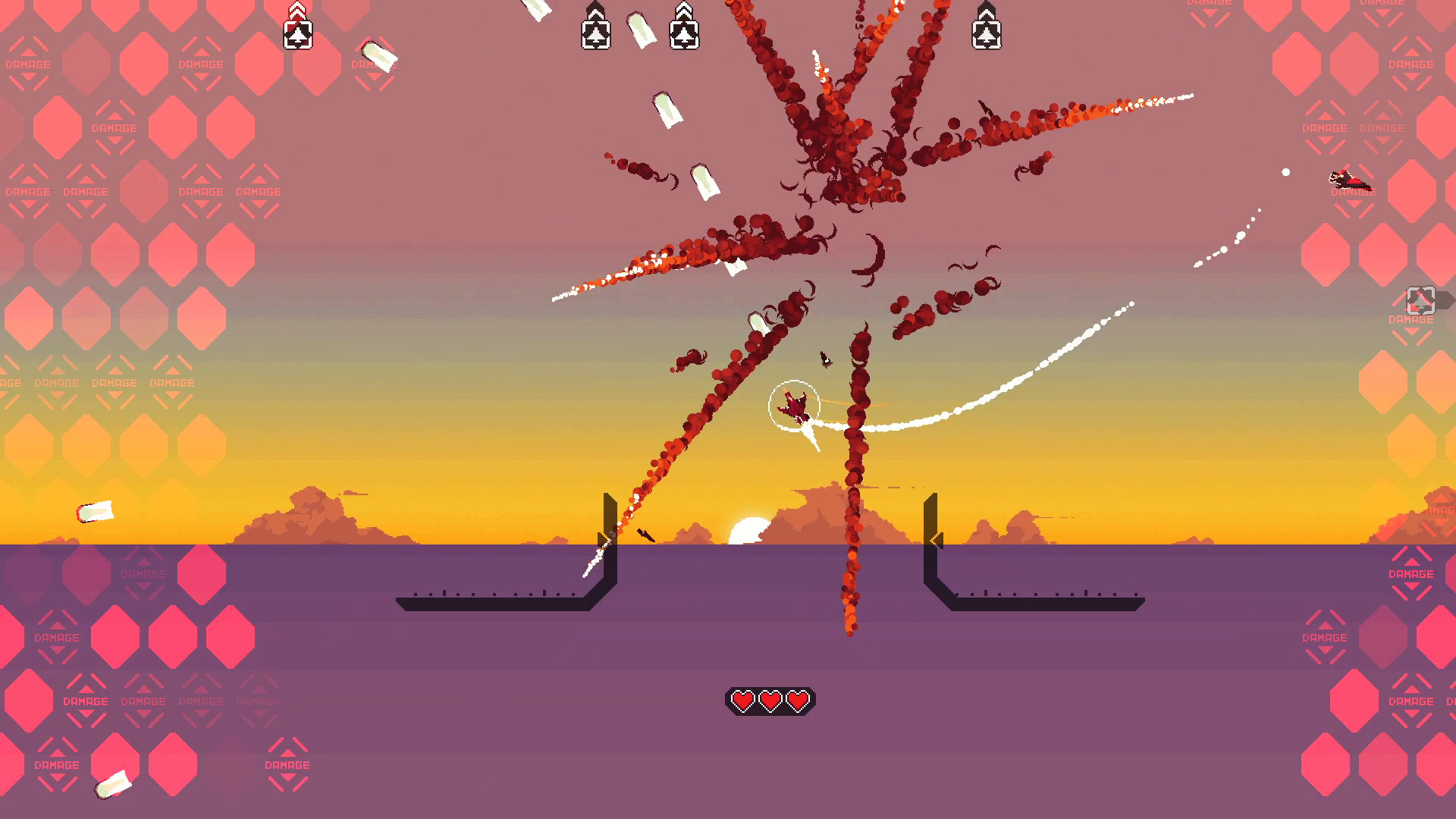
Task: Select the DAMAGE label on the upper left
Action: point(114,127)
